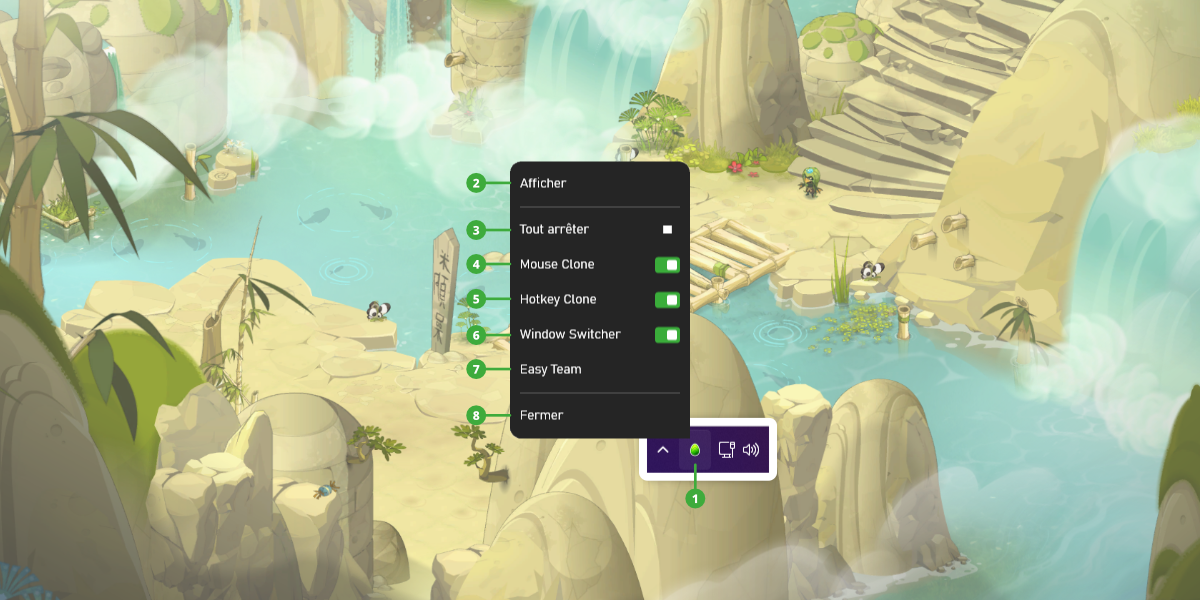This screenshot has height=600, width=1200.
Task: Choose Afficher in the tray menu
Action: pos(543,183)
